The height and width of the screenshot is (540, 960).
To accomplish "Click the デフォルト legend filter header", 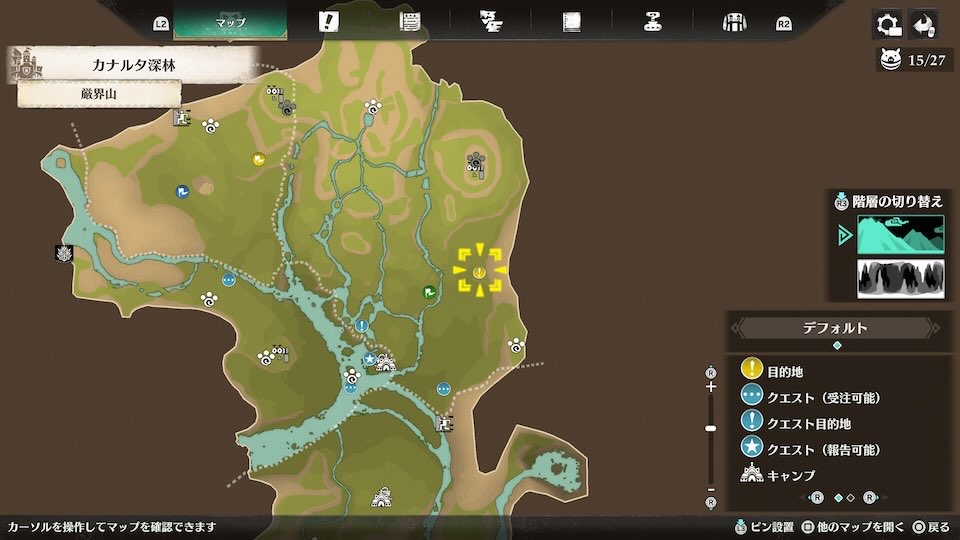I will click(837, 328).
